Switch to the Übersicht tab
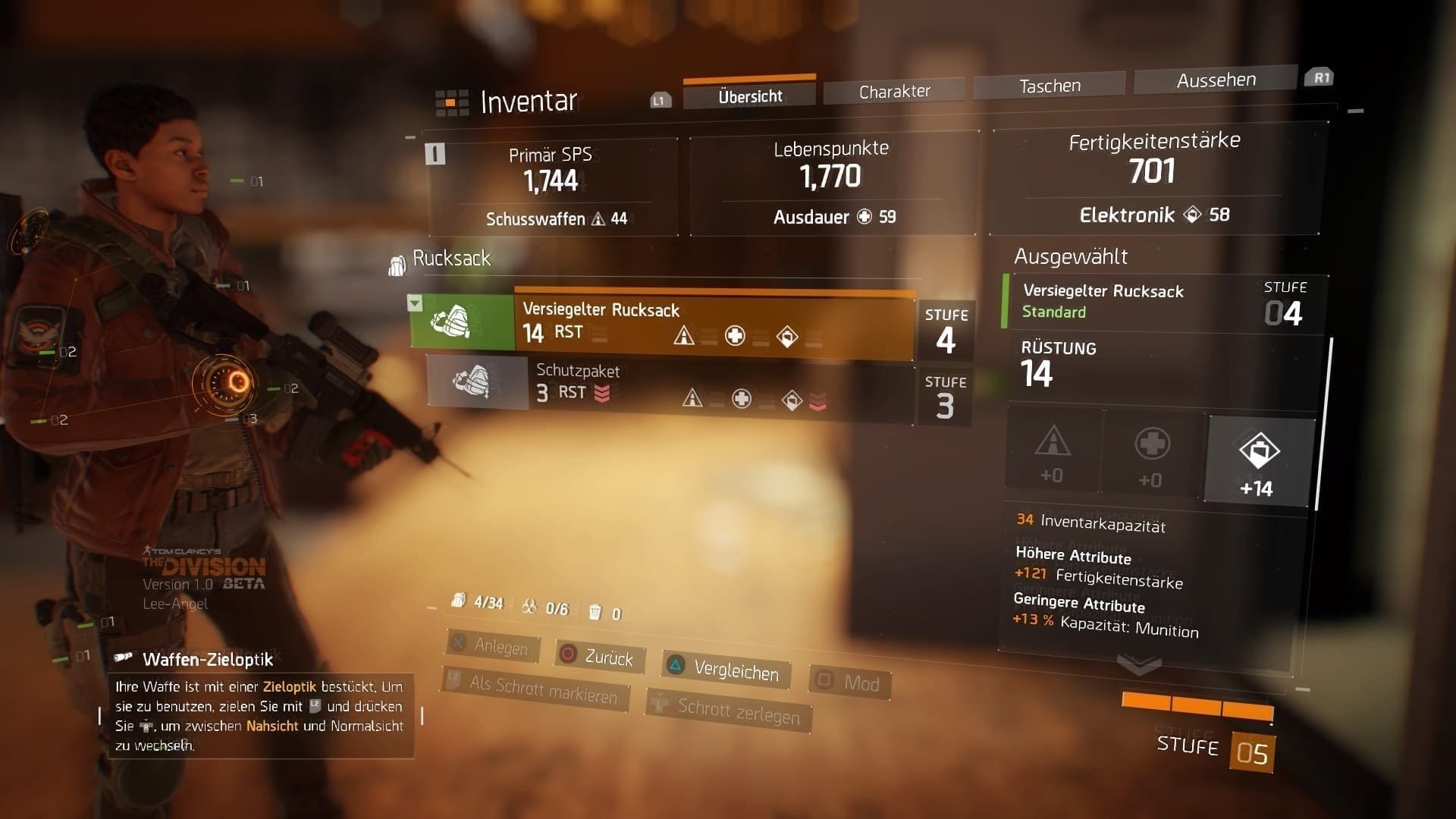The image size is (1456, 819). point(749,96)
